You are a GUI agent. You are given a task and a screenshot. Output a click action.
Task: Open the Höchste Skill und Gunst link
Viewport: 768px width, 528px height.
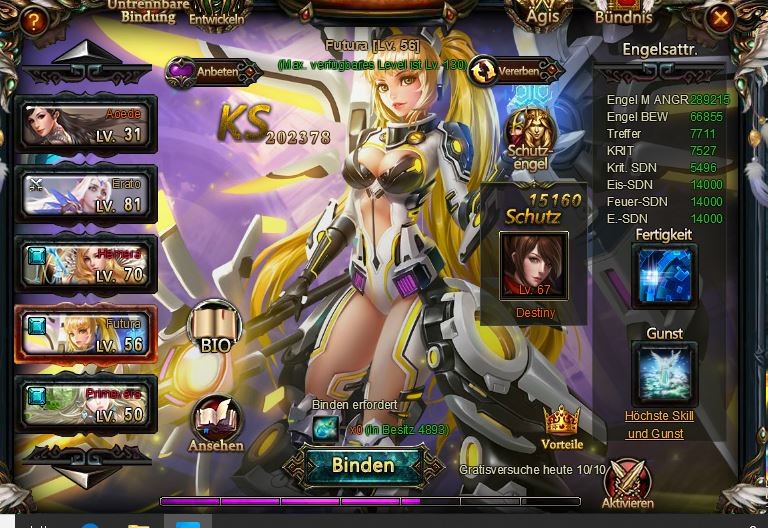[659, 425]
